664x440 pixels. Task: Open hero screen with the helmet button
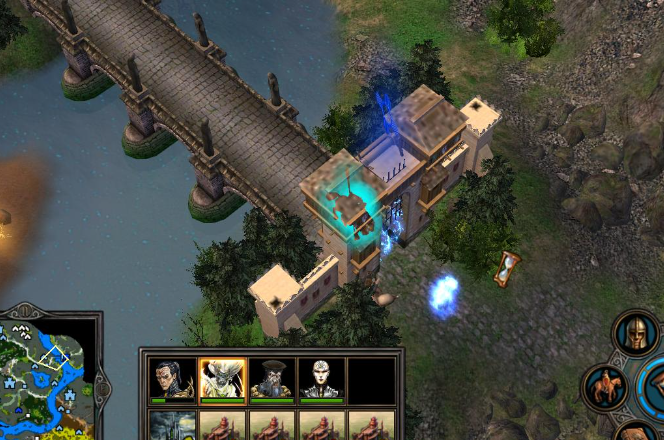[x=636, y=333]
